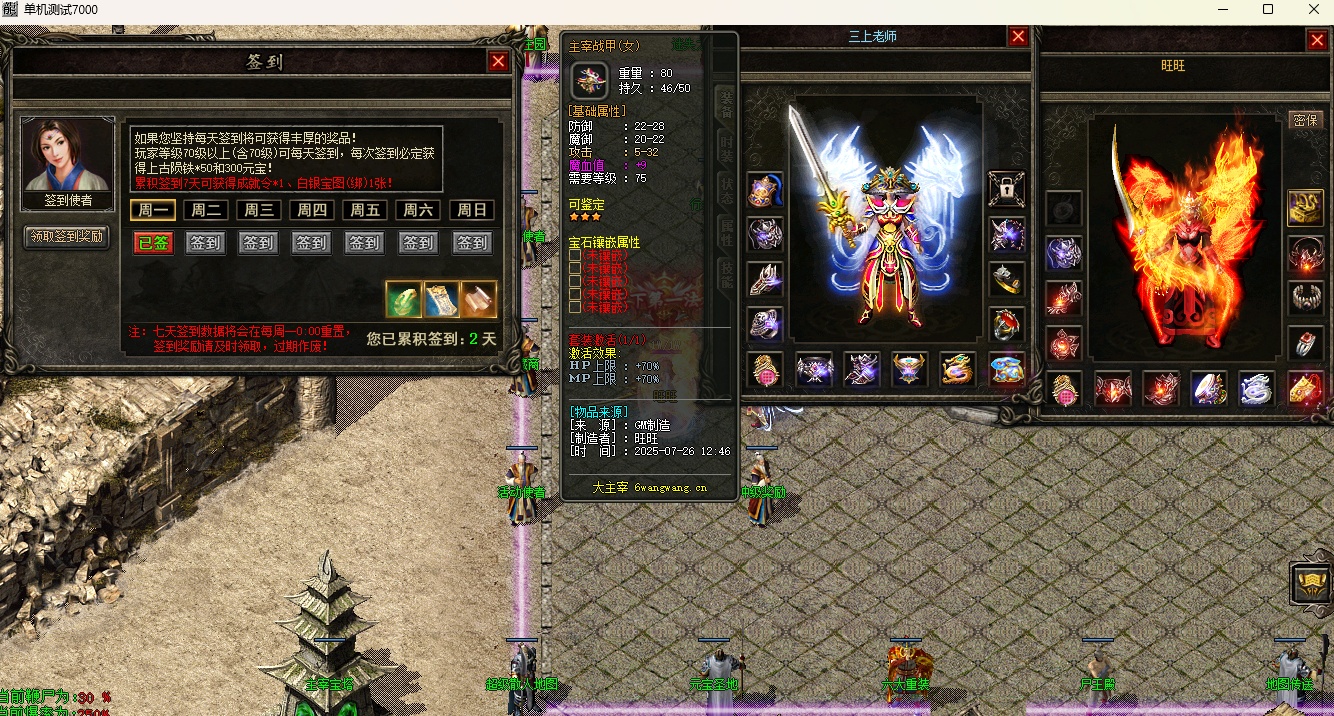Select 三上老师's helmet equipment slot
This screenshot has width=1334, height=716.
765,190
